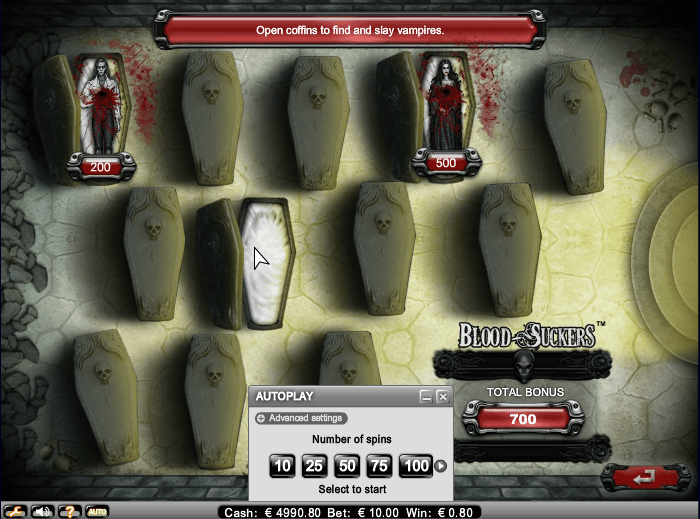Open help with the question mark icon
Screen dimensions: 700x519
tap(69, 511)
